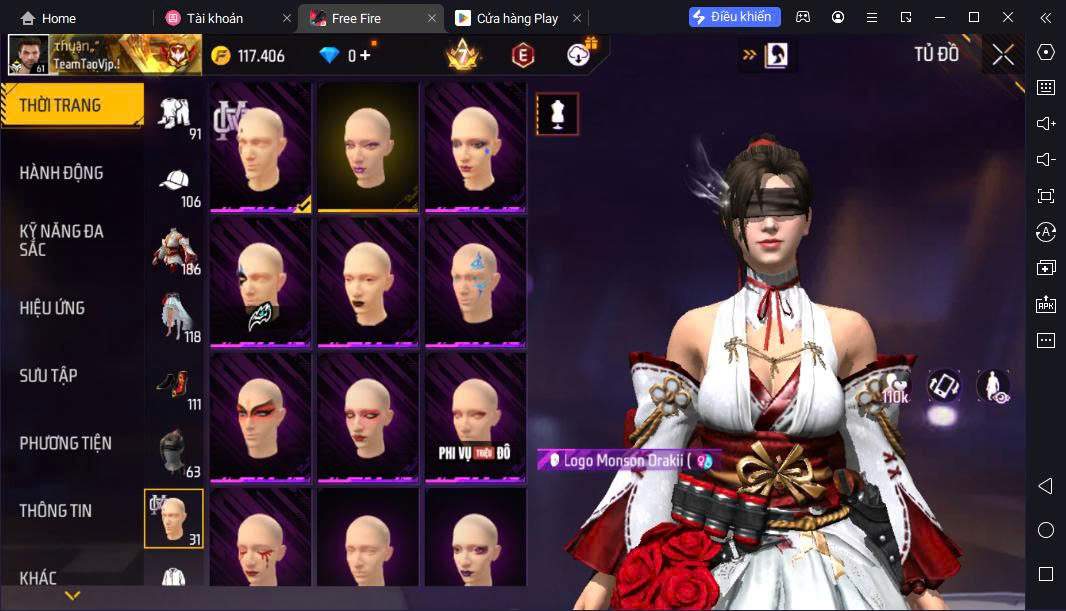
Task: Switch to KỸ NĂNG ĐA SẮC tab
Action: coord(62,240)
